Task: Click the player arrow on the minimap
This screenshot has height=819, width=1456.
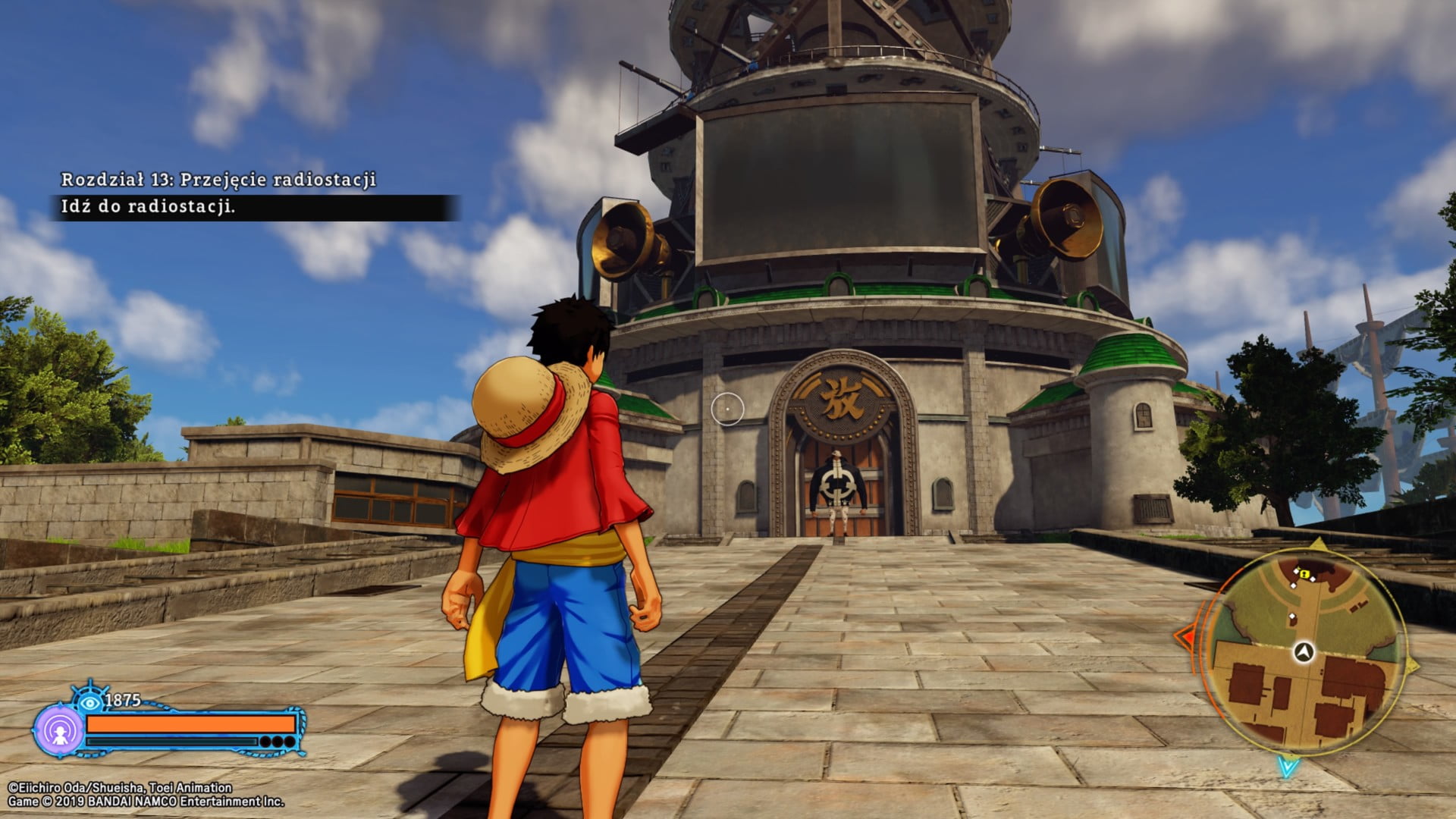Action: [1304, 652]
